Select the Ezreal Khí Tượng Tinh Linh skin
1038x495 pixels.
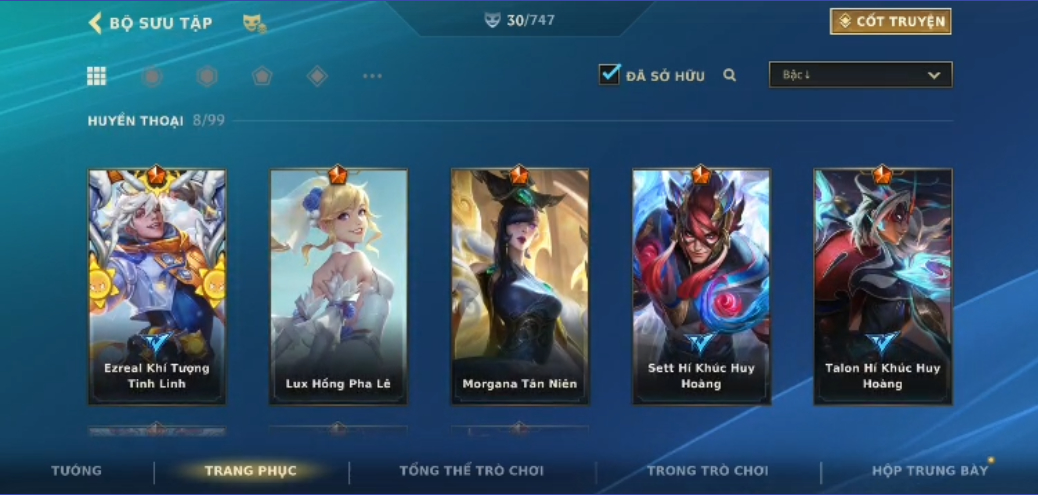pyautogui.click(x=157, y=286)
